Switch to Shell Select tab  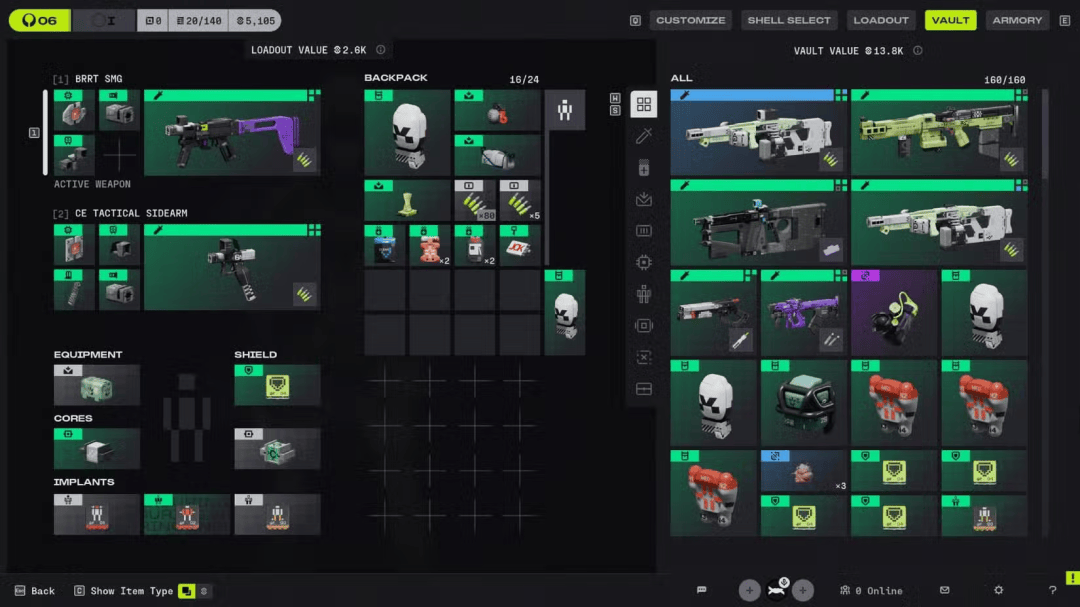[789, 20]
